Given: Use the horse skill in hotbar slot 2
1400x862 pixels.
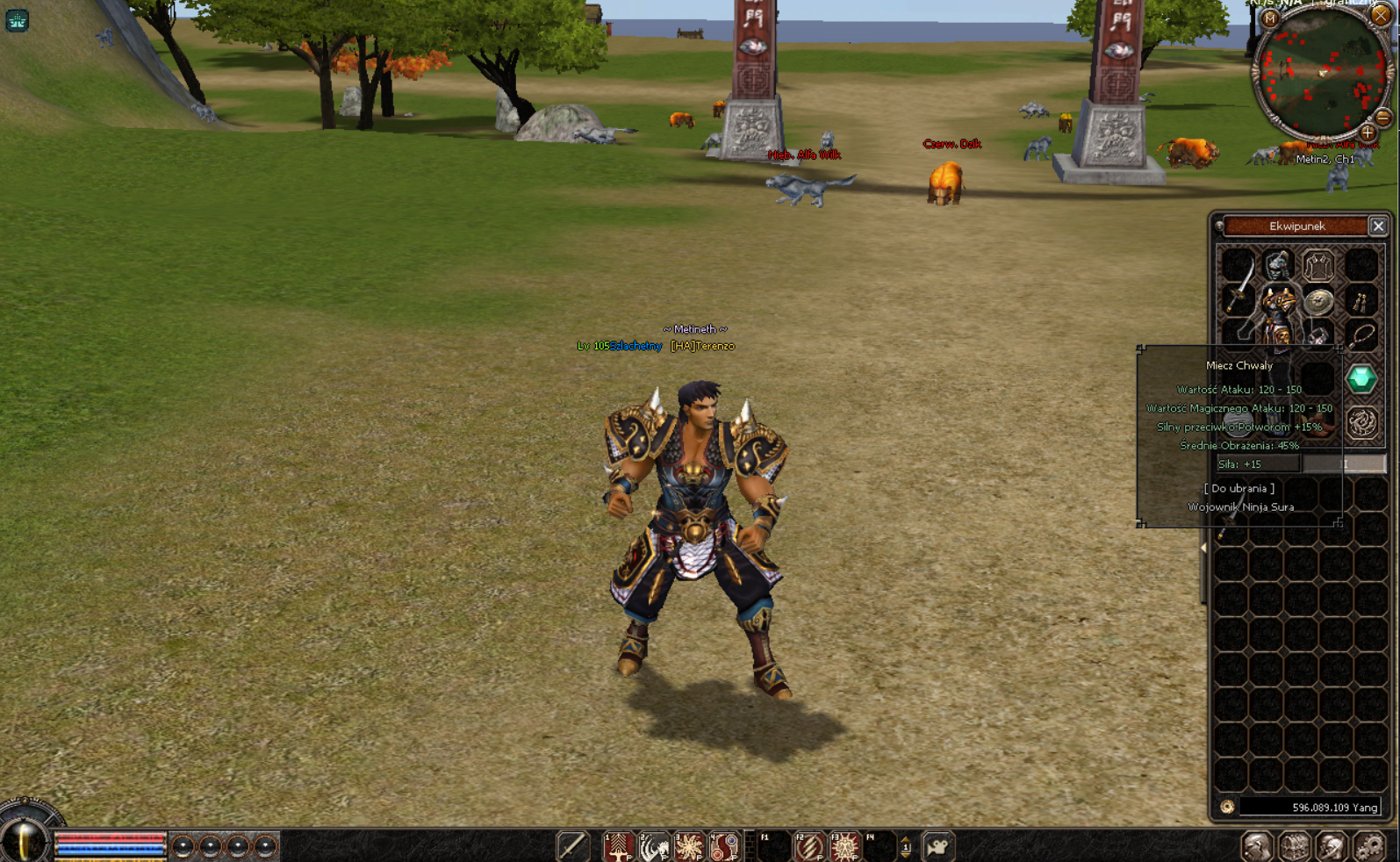Looking at the screenshot, I should (654, 847).
